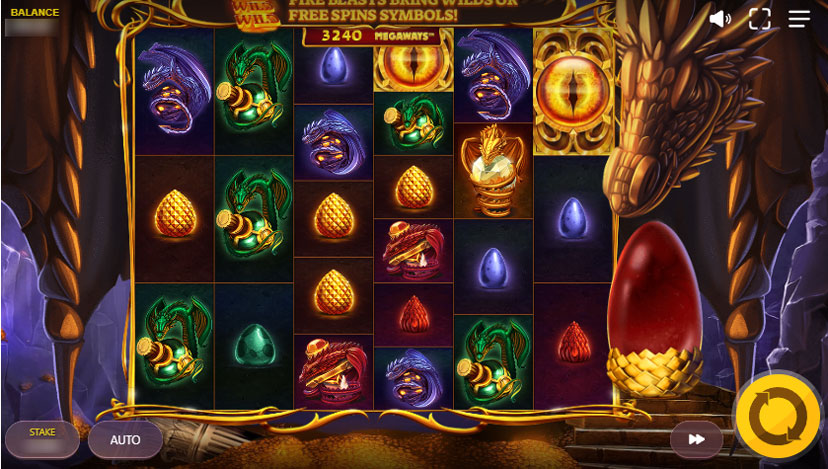This screenshot has width=828, height=469.
Task: Switch to fullscreen mode
Action: (760, 19)
